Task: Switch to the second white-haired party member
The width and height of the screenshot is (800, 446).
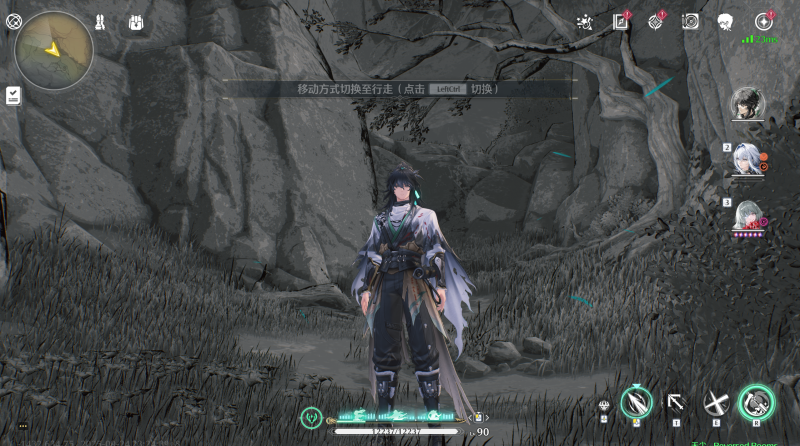Action: click(746, 158)
